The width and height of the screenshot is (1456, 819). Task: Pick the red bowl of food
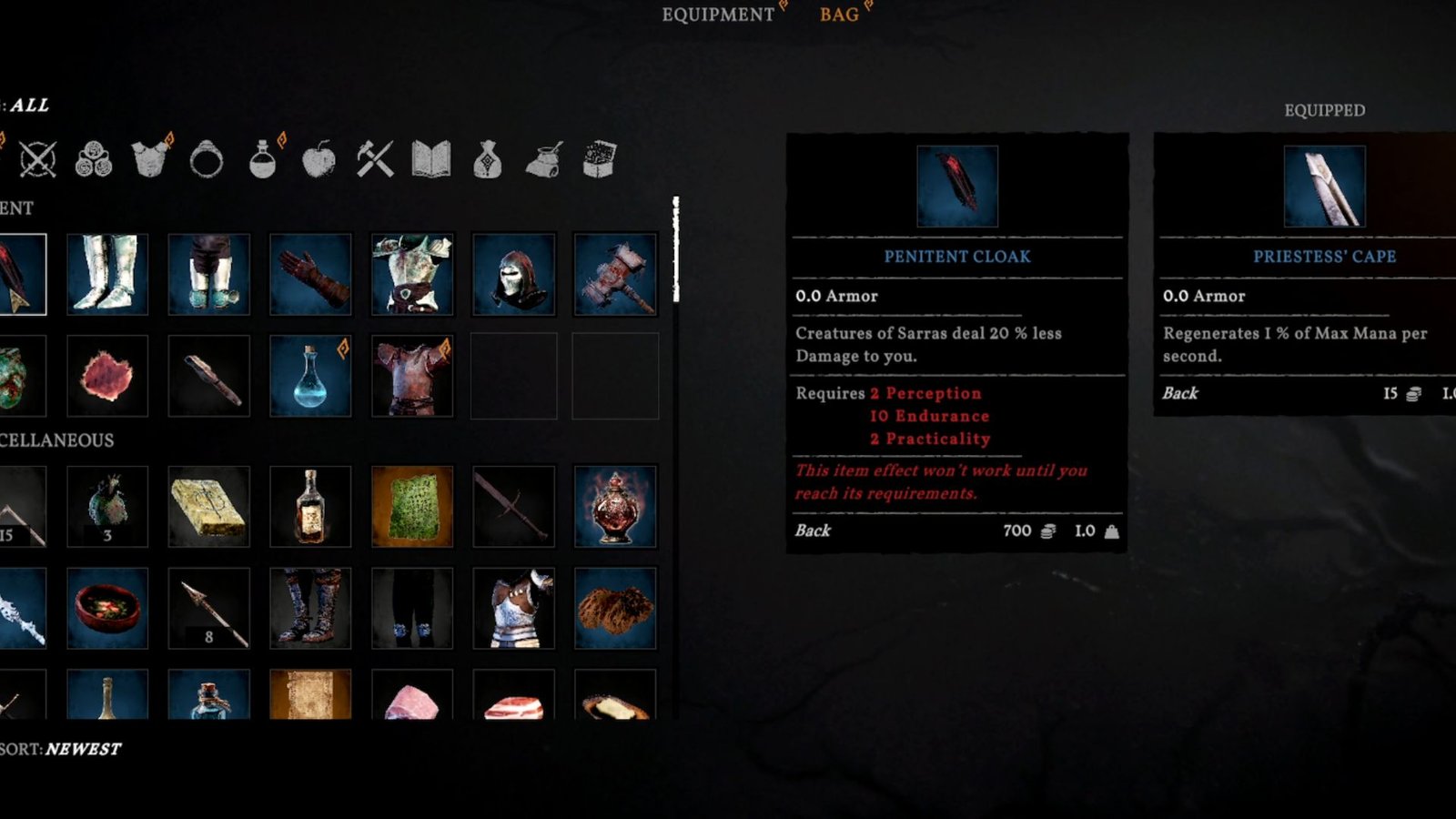[107, 608]
